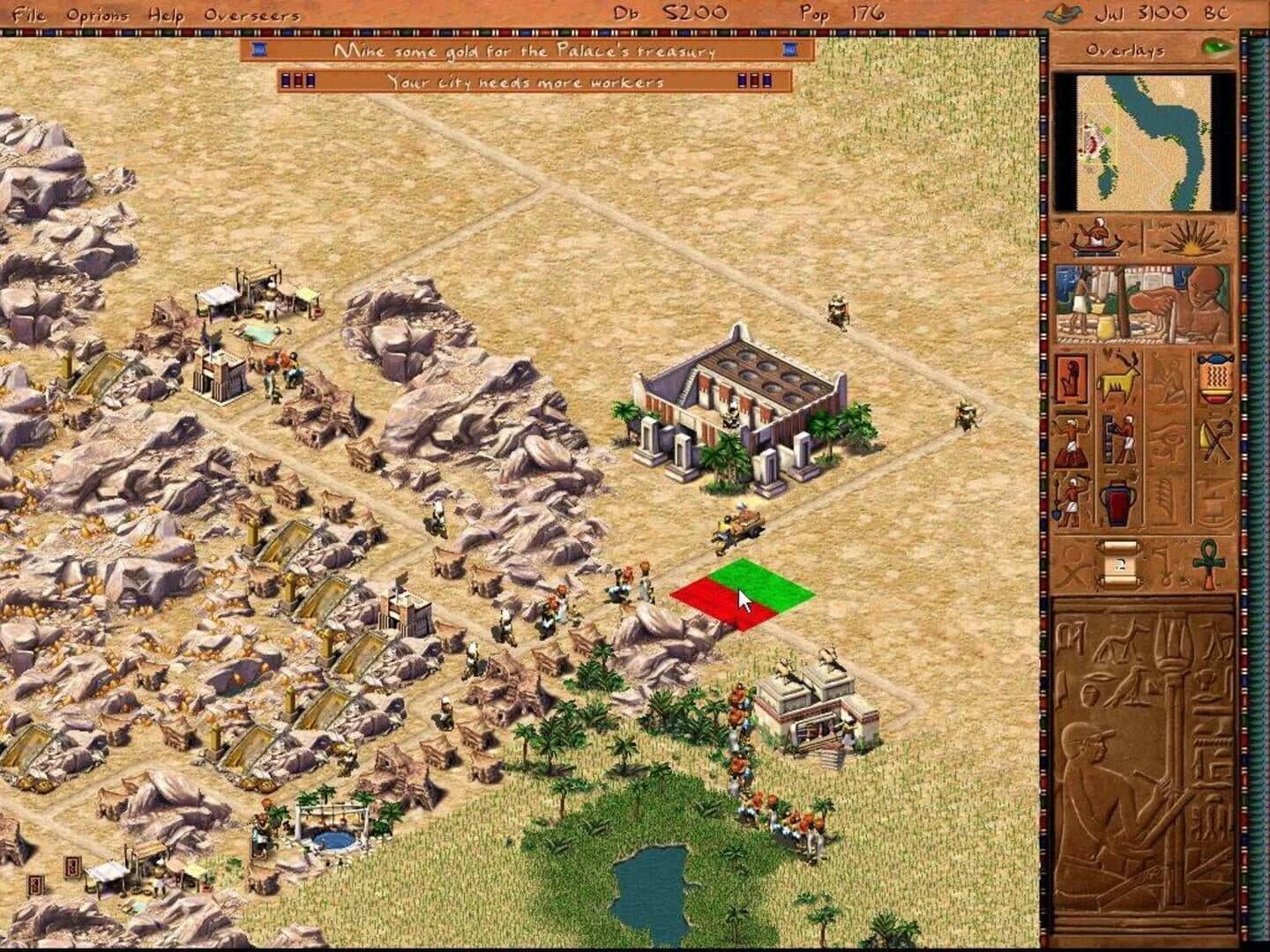Open the Options menu
The height and width of the screenshot is (952, 1270).
100,14
